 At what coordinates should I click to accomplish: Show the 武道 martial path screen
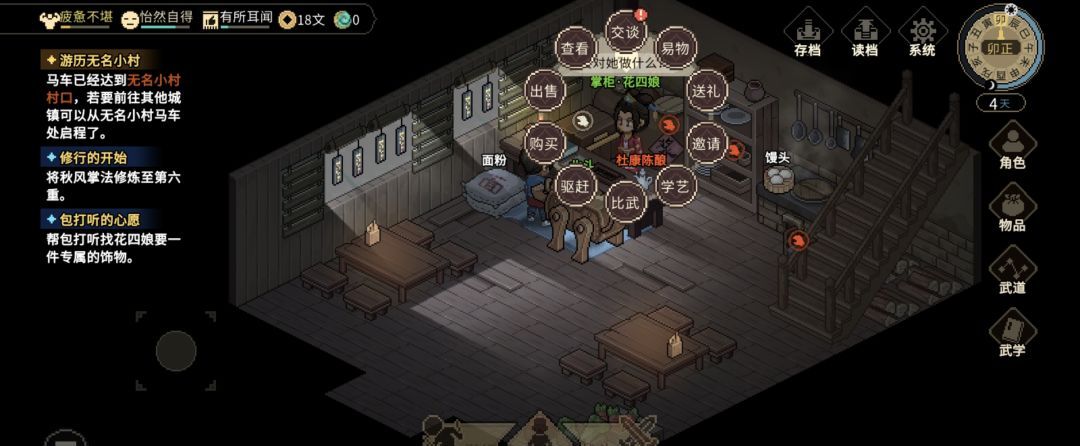pyautogui.click(x=1012, y=270)
